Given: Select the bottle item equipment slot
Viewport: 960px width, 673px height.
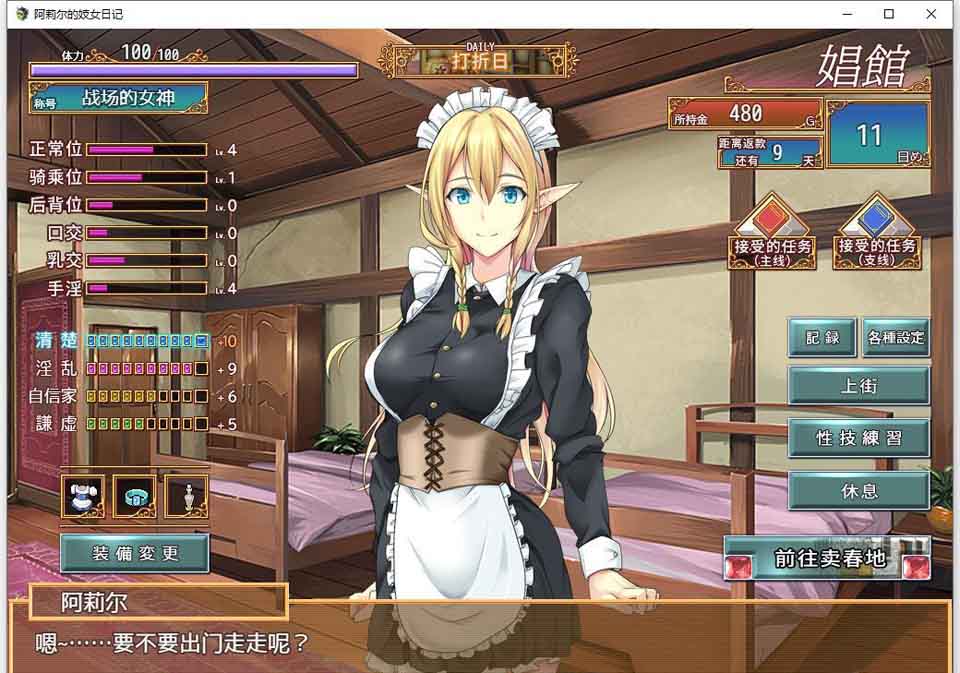Looking at the screenshot, I should pos(186,496).
